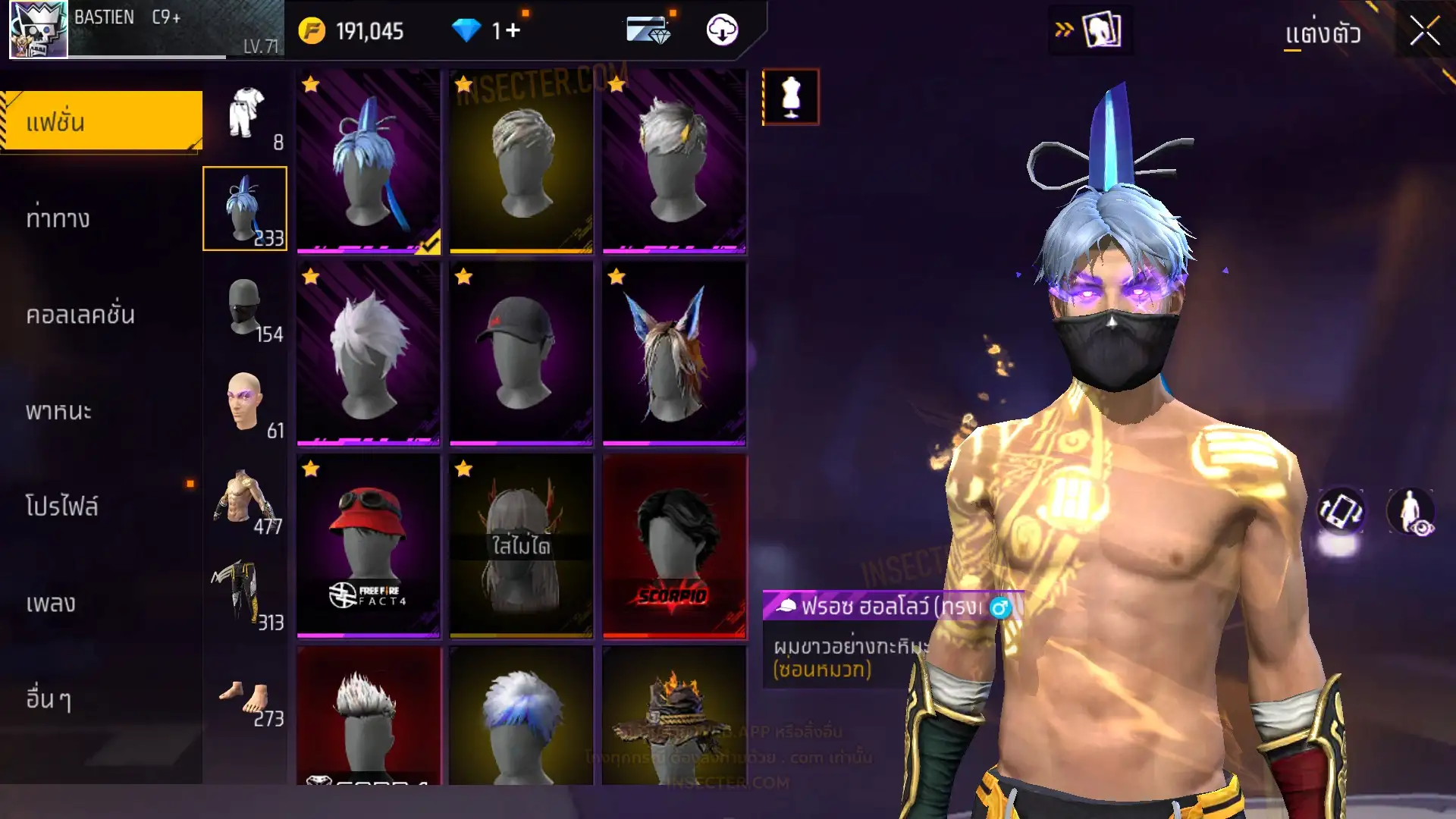Image resolution: width=1456 pixels, height=819 pixels.
Task: Select the fox ears hair item
Action: point(674,353)
